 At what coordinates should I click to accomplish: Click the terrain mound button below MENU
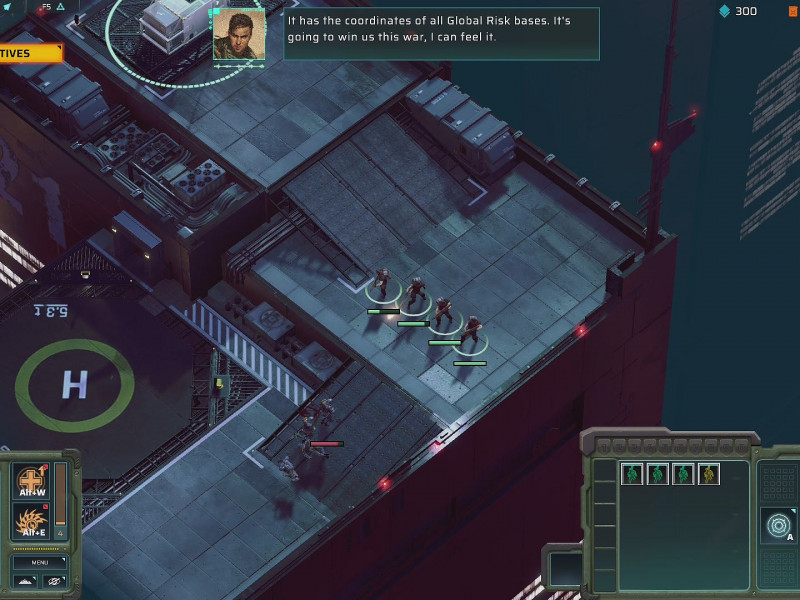[x=26, y=581]
